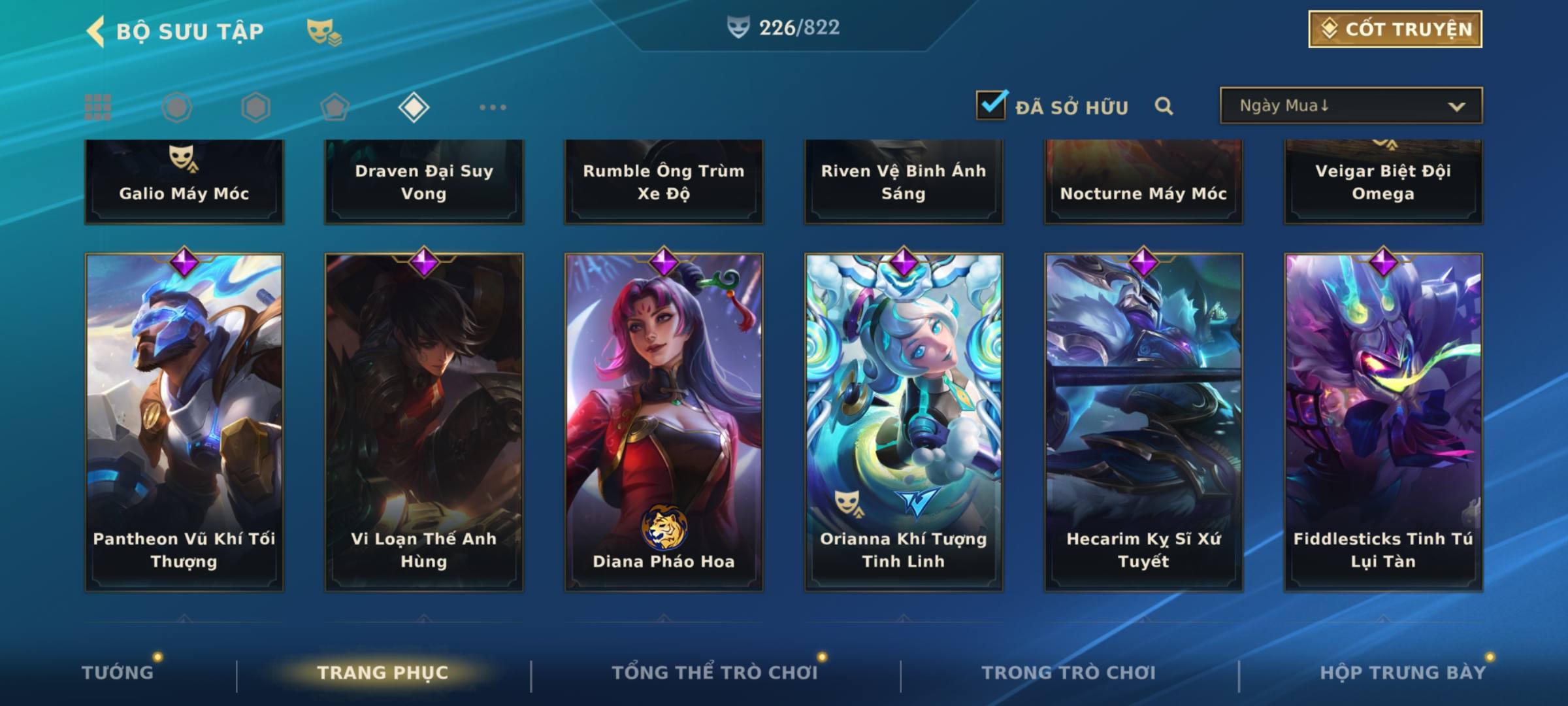Click the gold mask icon beside the title
Image resolution: width=1568 pixels, height=706 pixels.
click(323, 31)
